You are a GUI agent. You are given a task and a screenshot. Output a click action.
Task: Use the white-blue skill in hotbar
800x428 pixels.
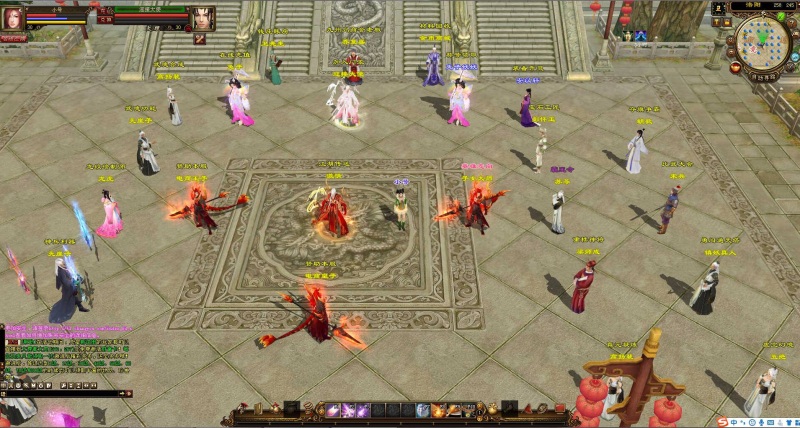click(423, 411)
